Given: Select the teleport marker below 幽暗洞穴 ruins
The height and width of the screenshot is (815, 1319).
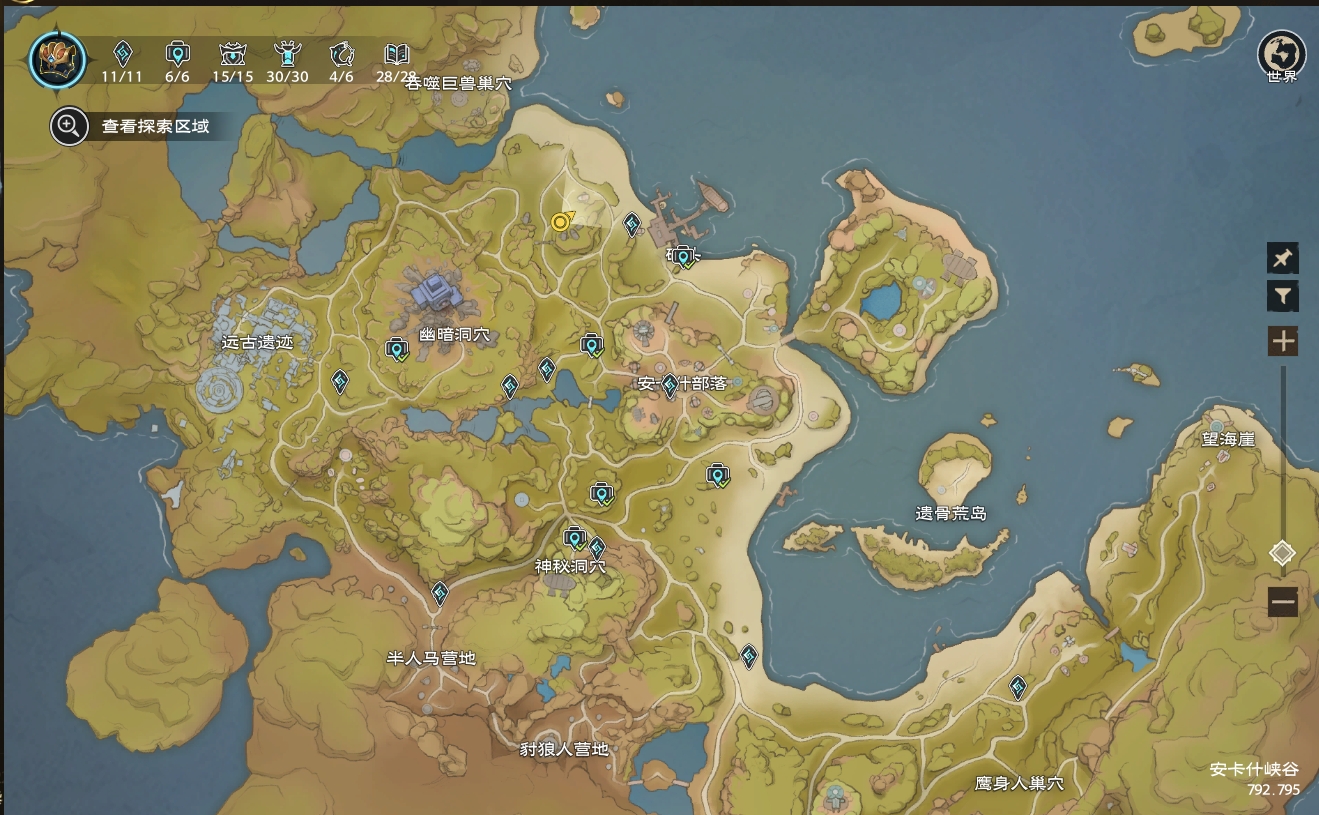Looking at the screenshot, I should tap(397, 349).
